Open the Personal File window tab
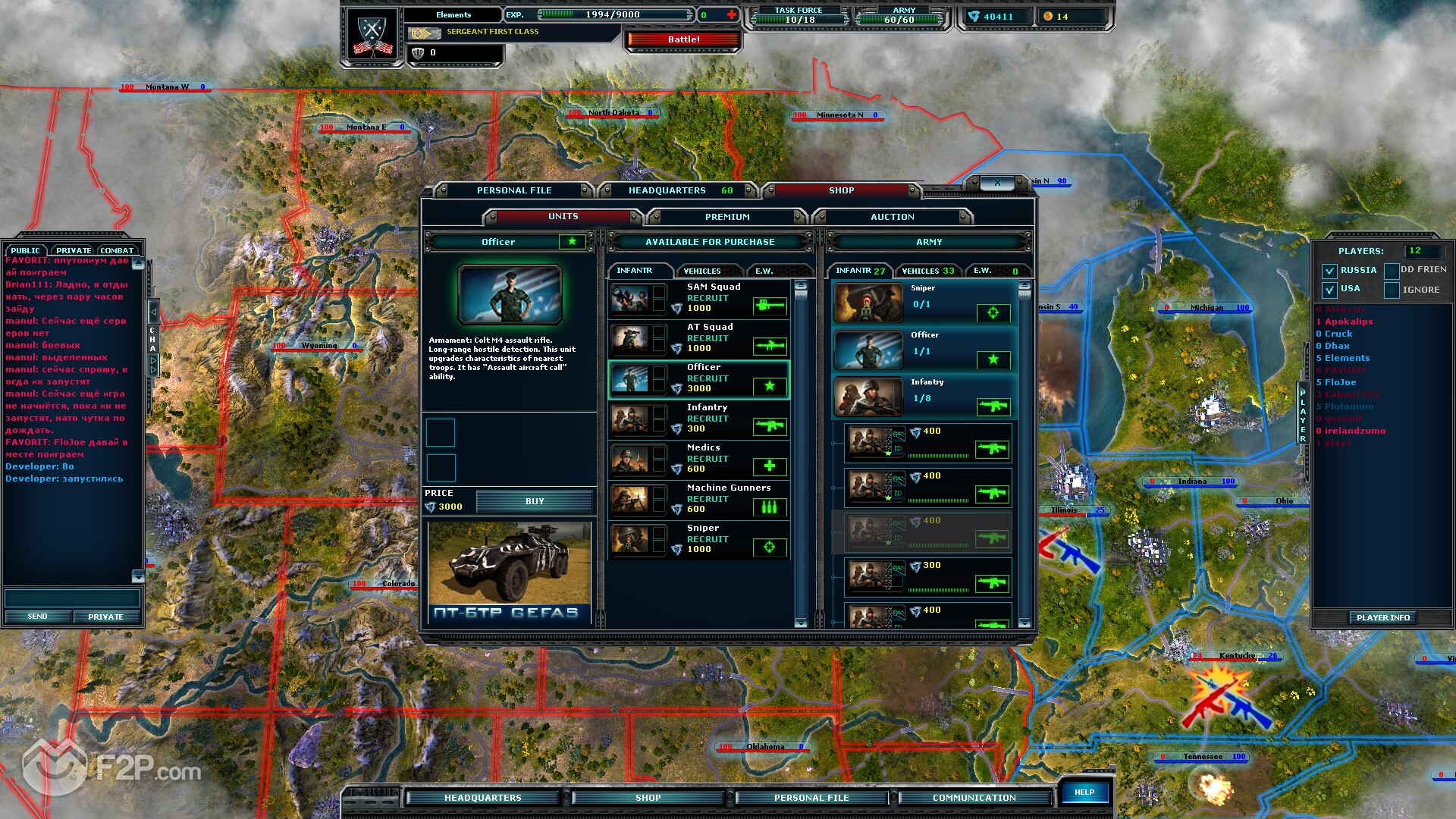This screenshot has width=1456, height=819. tap(513, 190)
